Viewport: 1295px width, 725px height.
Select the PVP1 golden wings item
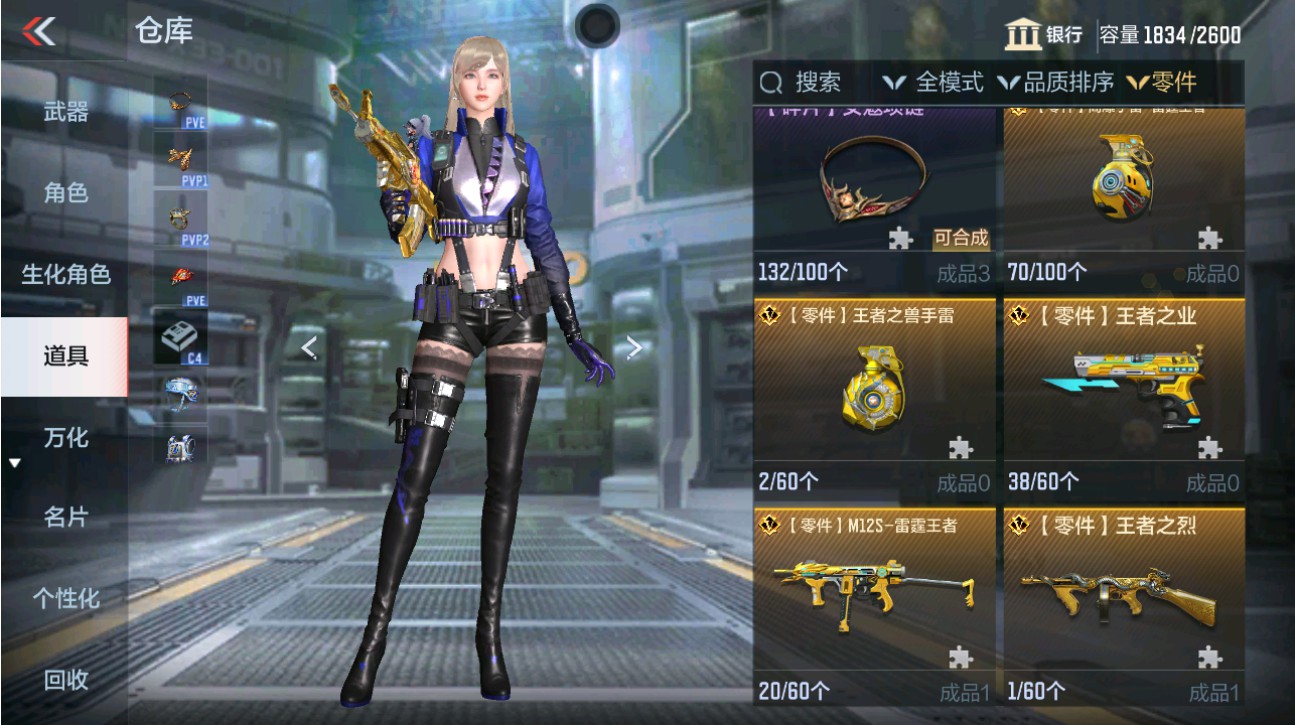click(180, 158)
